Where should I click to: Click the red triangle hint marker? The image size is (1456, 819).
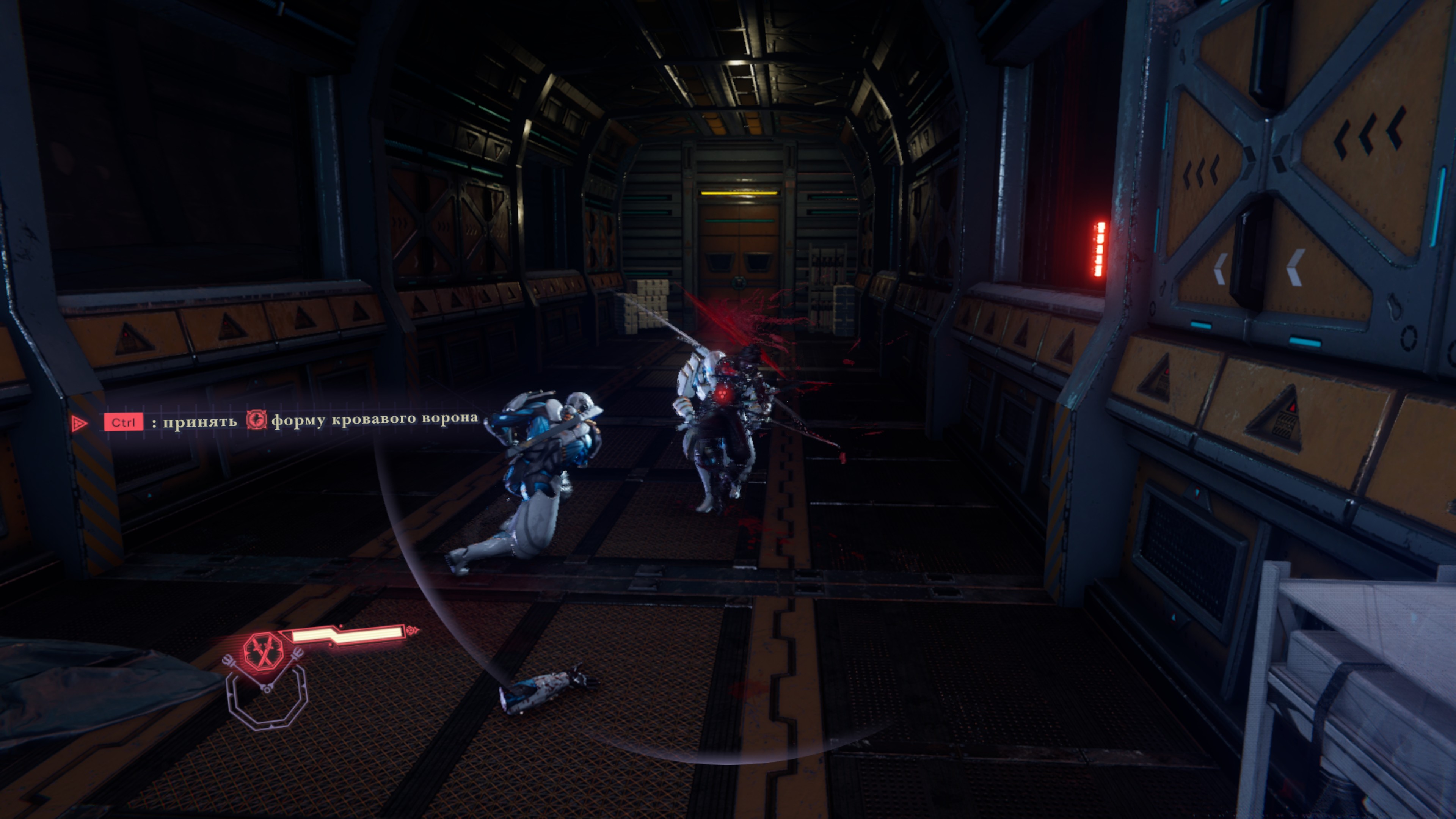tap(79, 423)
